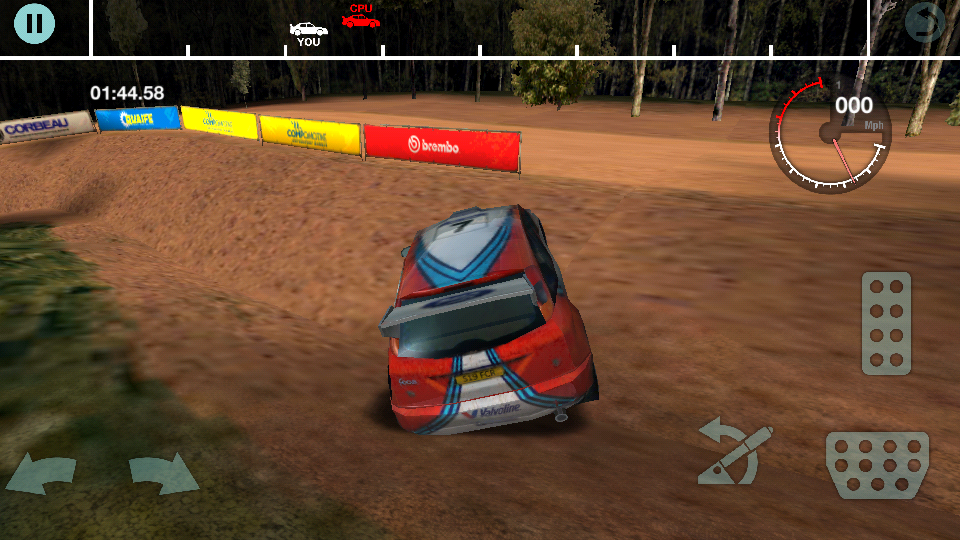Viewport: 960px width, 540px height.
Task: Apply the wide brake pedal
Action: [877, 464]
